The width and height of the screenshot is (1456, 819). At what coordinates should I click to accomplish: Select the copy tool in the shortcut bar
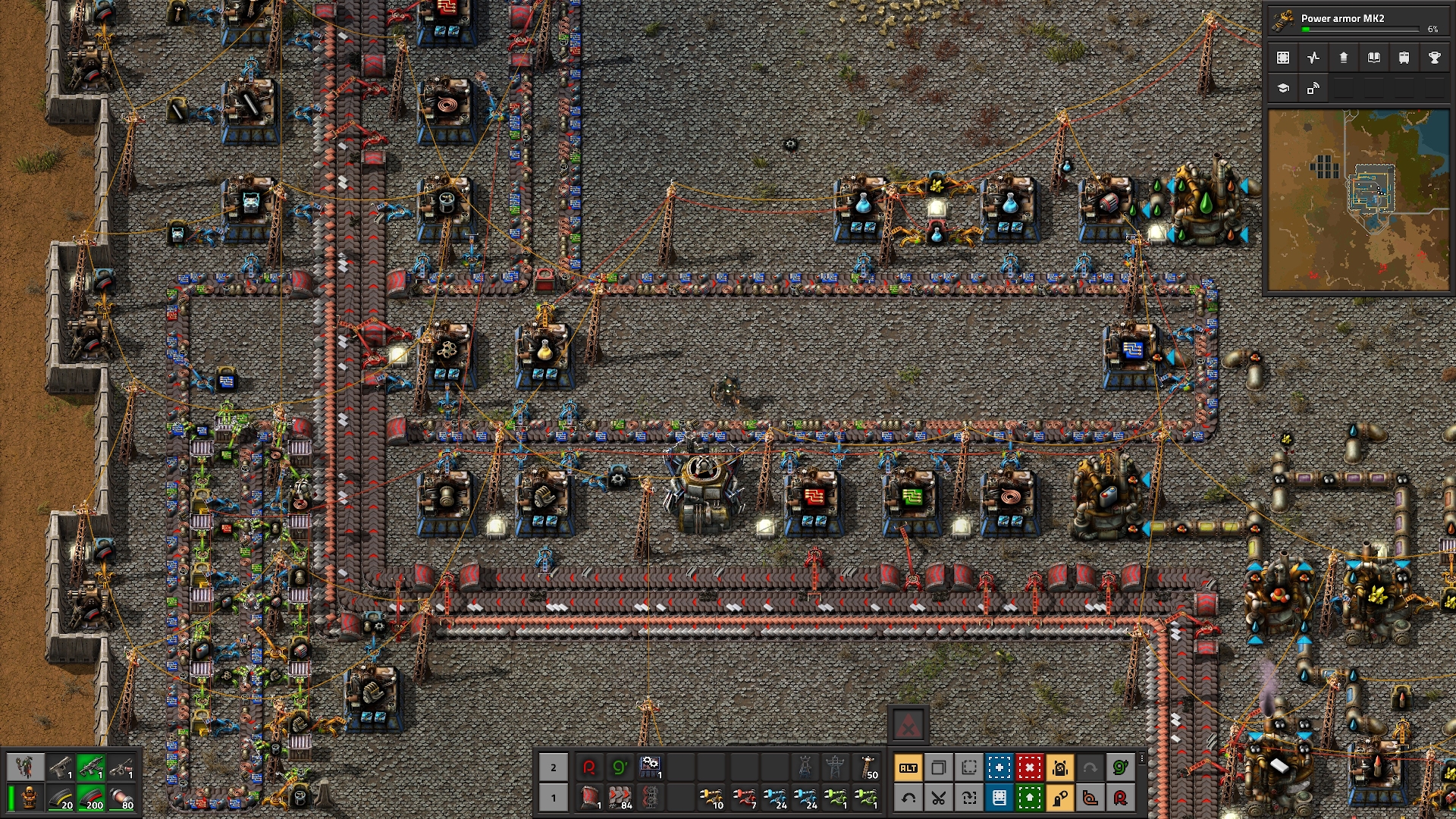(x=939, y=768)
